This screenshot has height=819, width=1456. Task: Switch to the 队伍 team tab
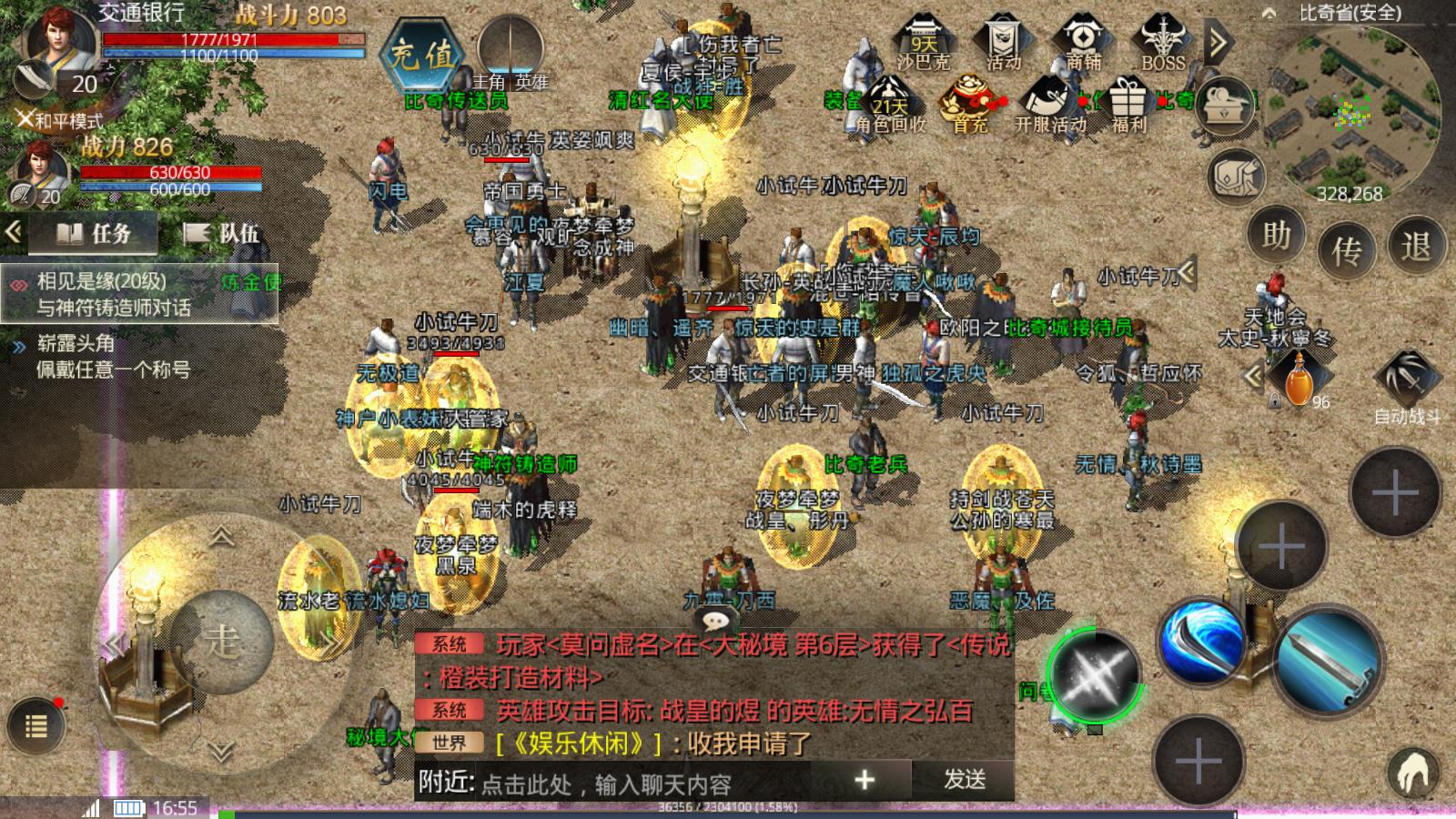click(x=222, y=234)
